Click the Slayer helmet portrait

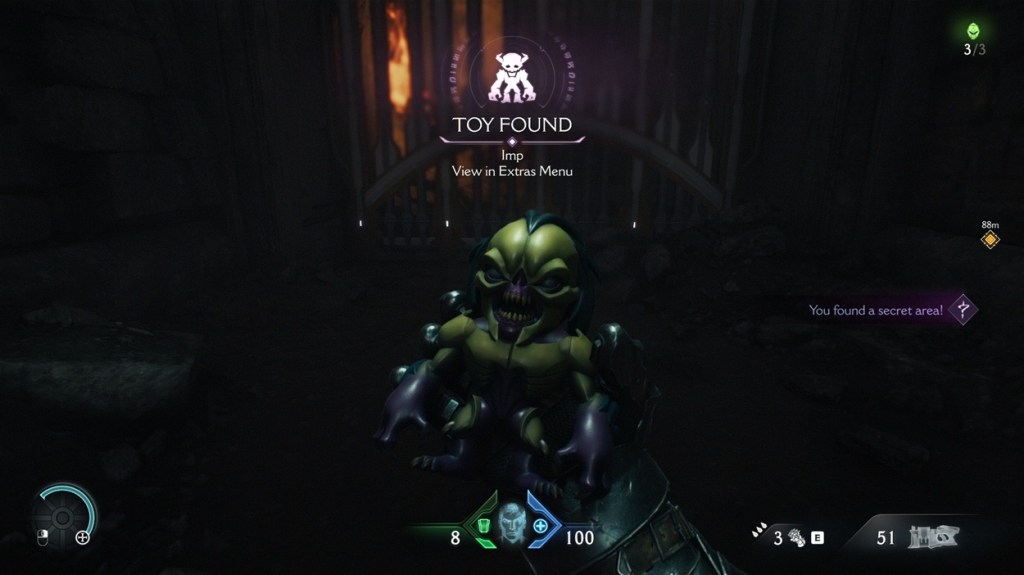(512, 522)
